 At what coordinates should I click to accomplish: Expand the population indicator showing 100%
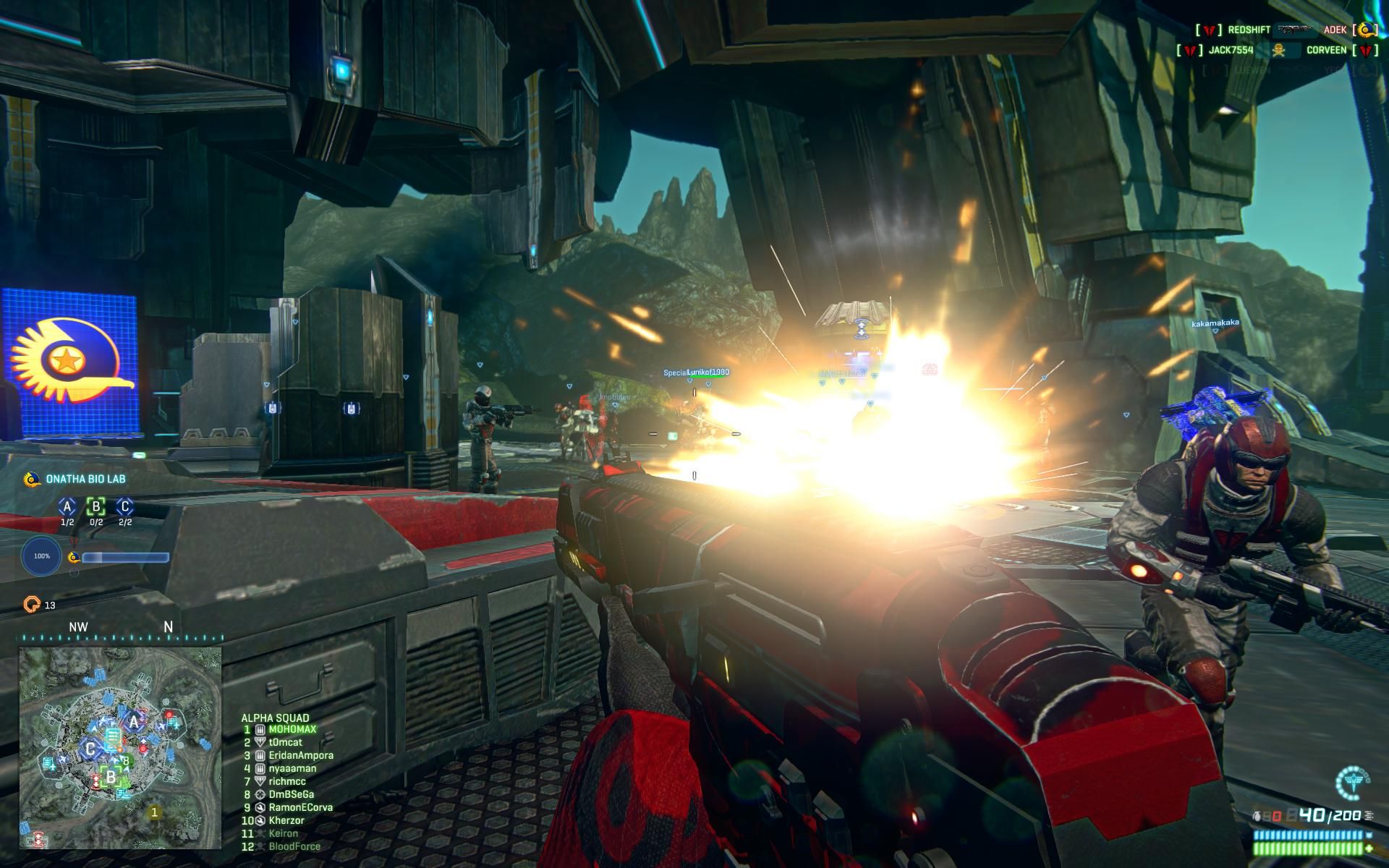pos(41,556)
